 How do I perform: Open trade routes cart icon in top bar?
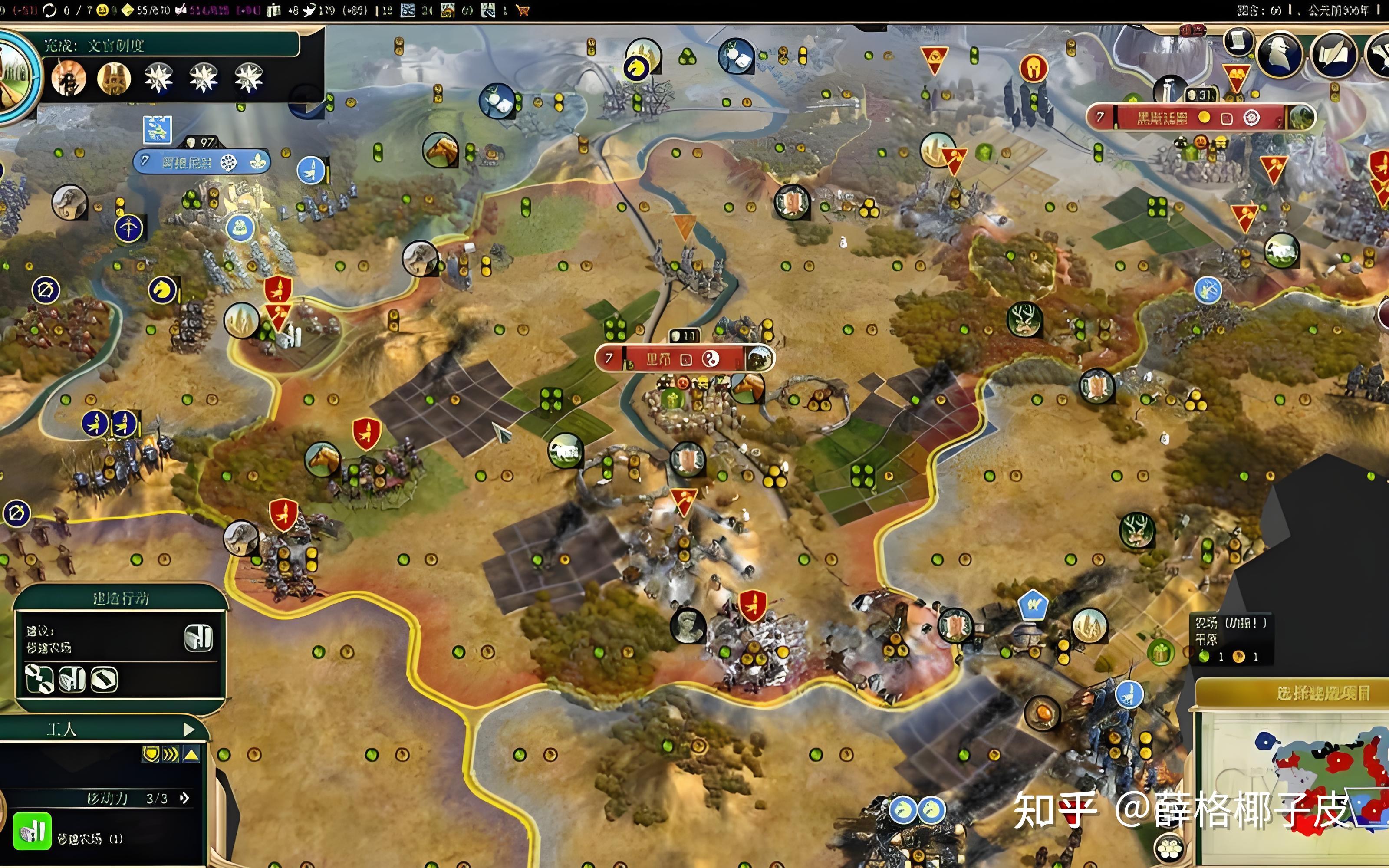click(522, 10)
